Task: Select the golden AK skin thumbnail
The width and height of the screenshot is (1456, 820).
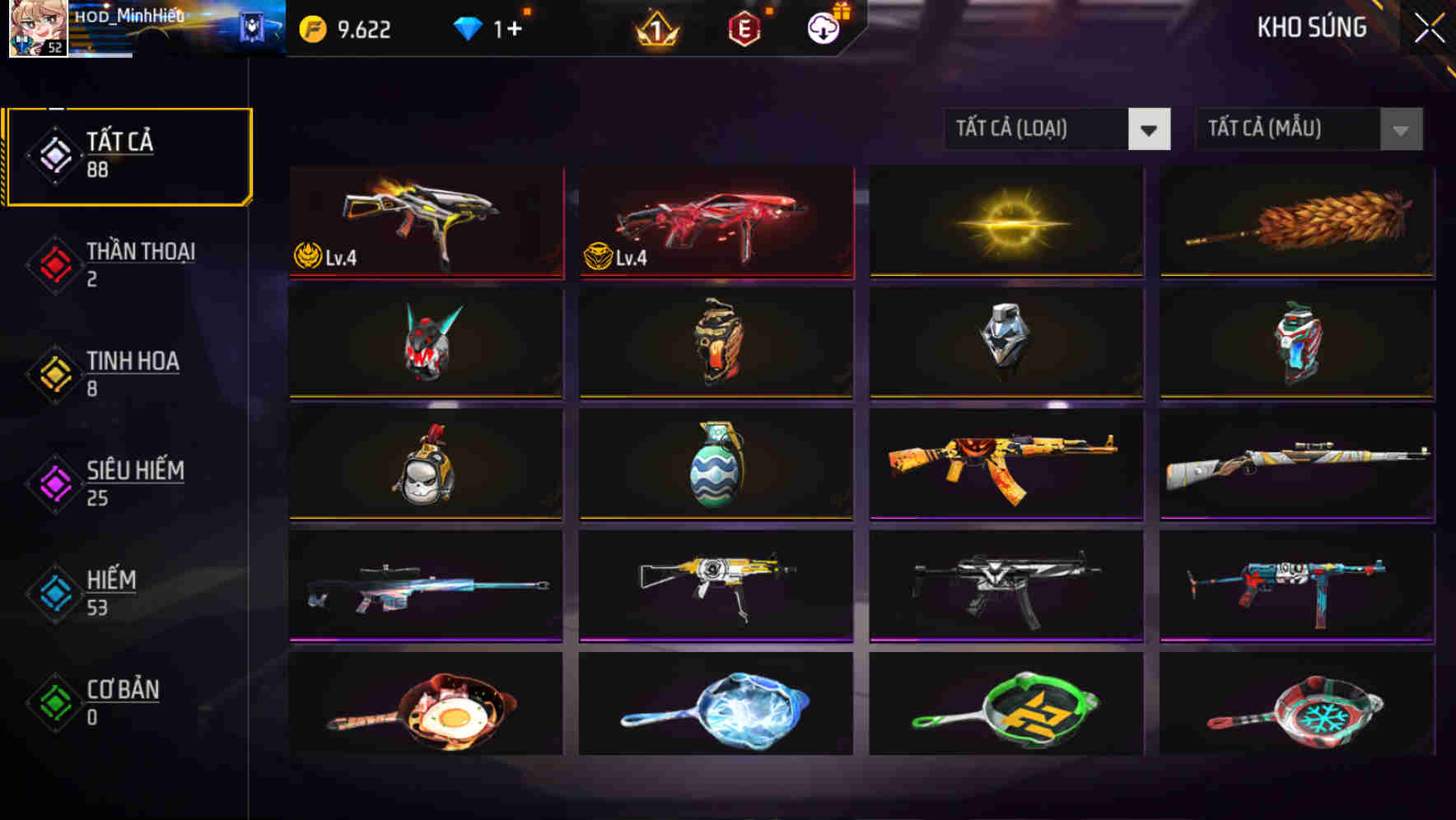Action: coord(1006,466)
